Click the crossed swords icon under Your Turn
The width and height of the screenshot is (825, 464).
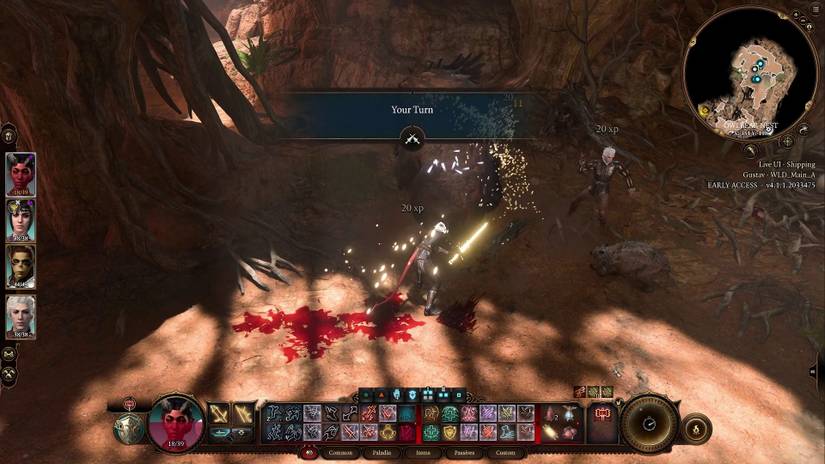(411, 139)
